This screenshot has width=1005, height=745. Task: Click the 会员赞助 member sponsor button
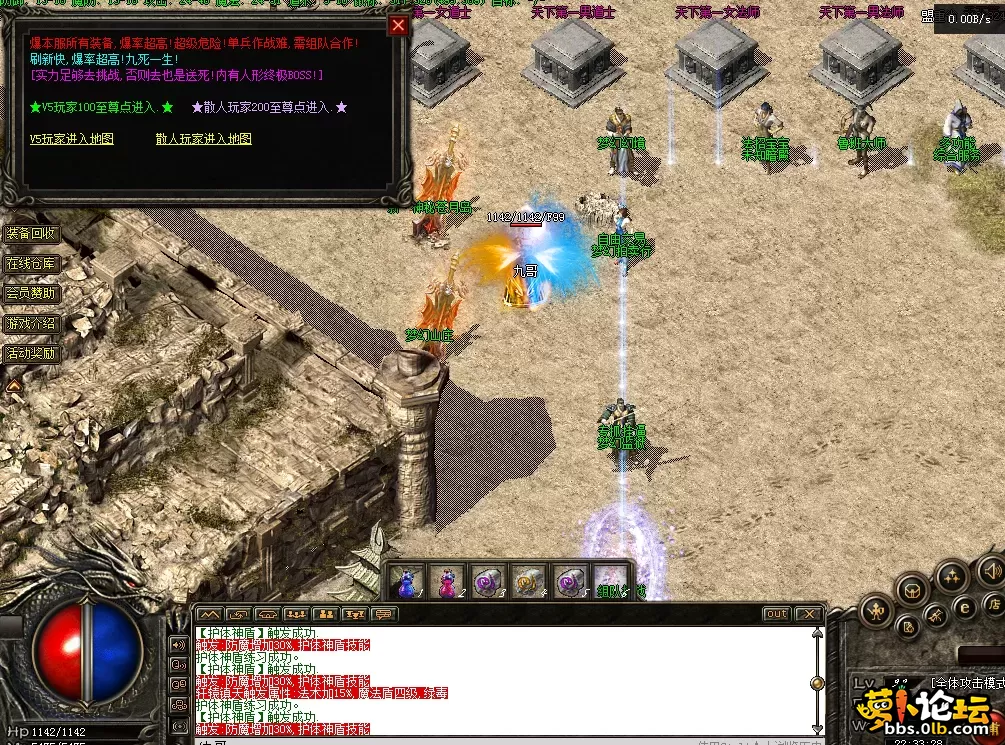tap(32, 294)
